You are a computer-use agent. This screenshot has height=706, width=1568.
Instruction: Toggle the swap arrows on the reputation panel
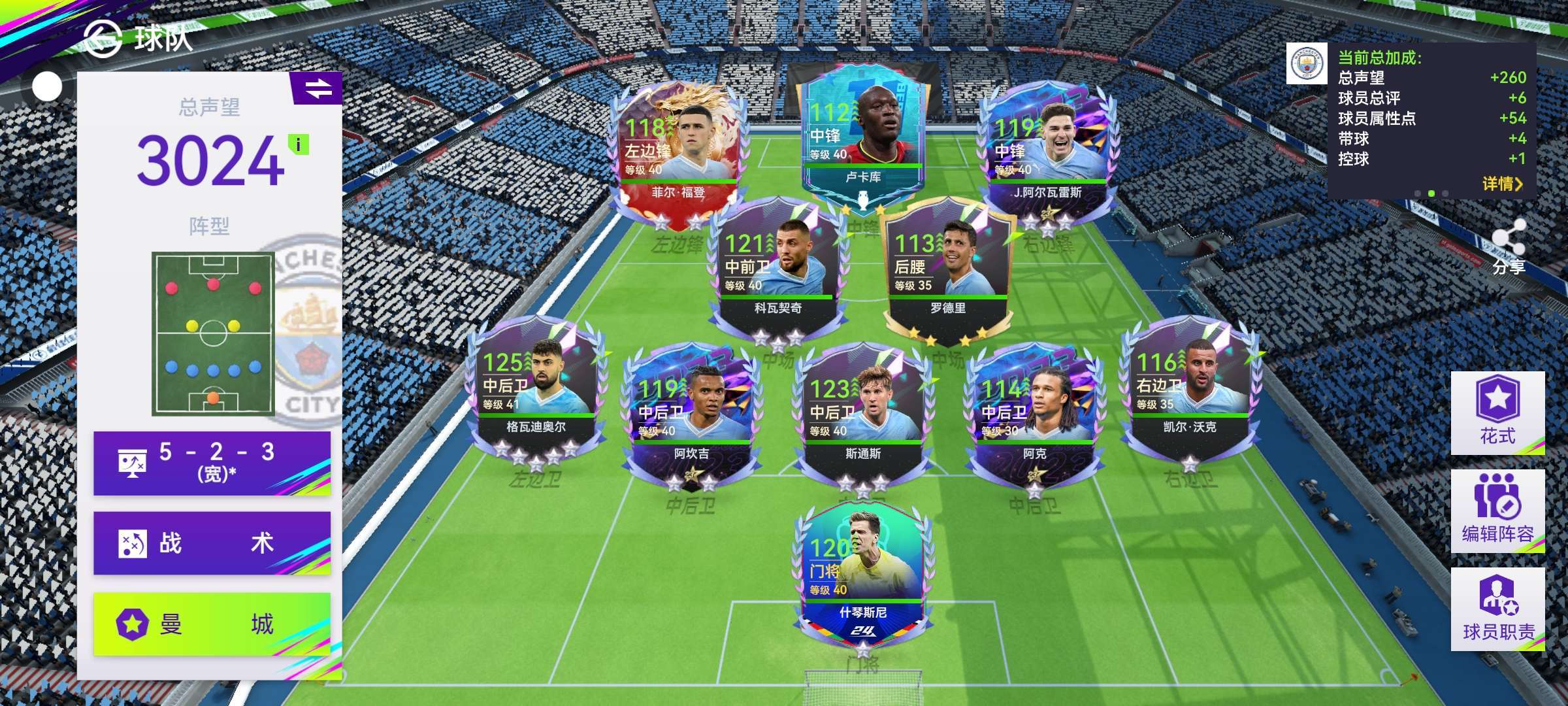pyautogui.click(x=318, y=88)
